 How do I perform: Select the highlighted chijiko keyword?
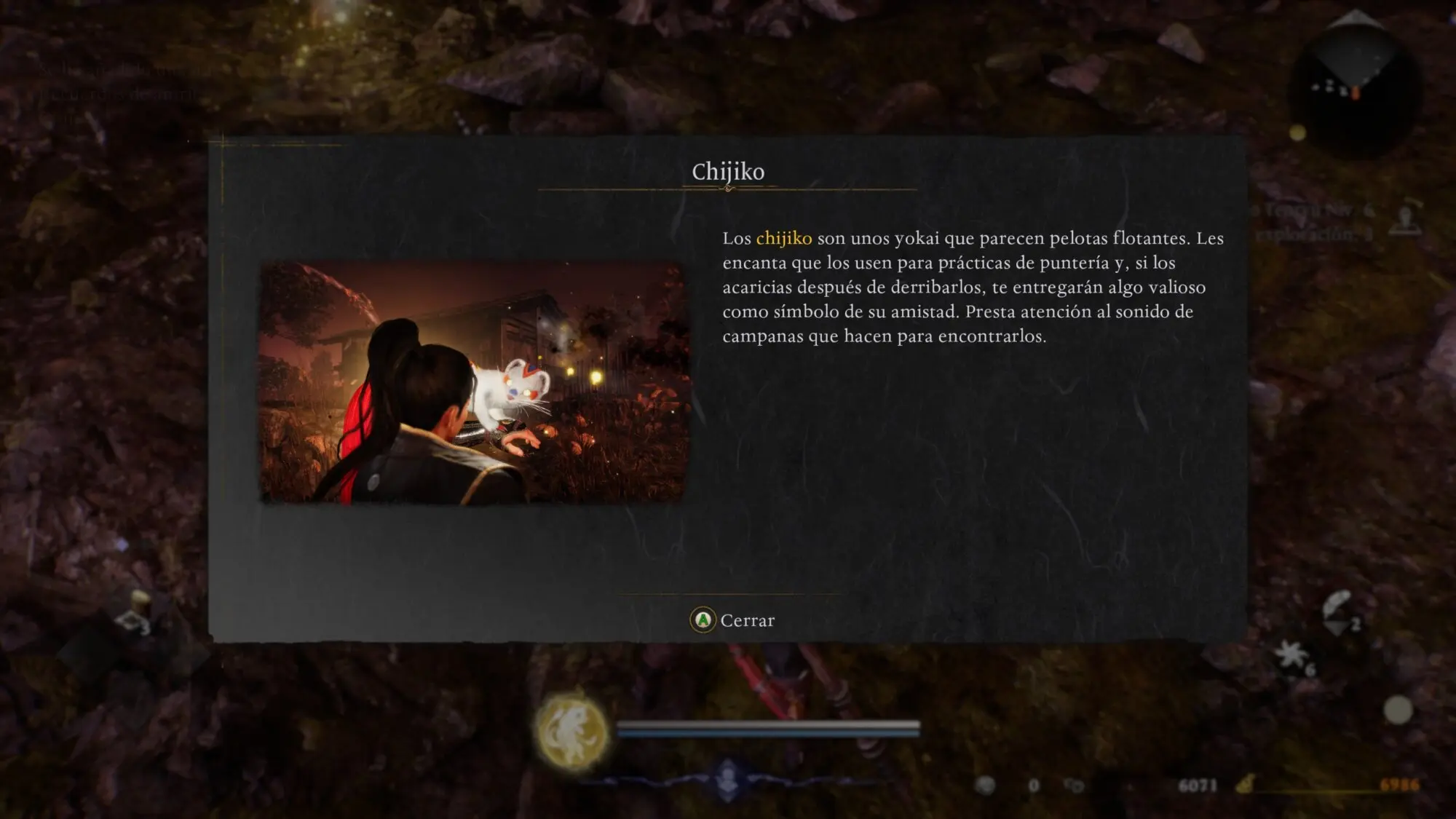coord(783,238)
